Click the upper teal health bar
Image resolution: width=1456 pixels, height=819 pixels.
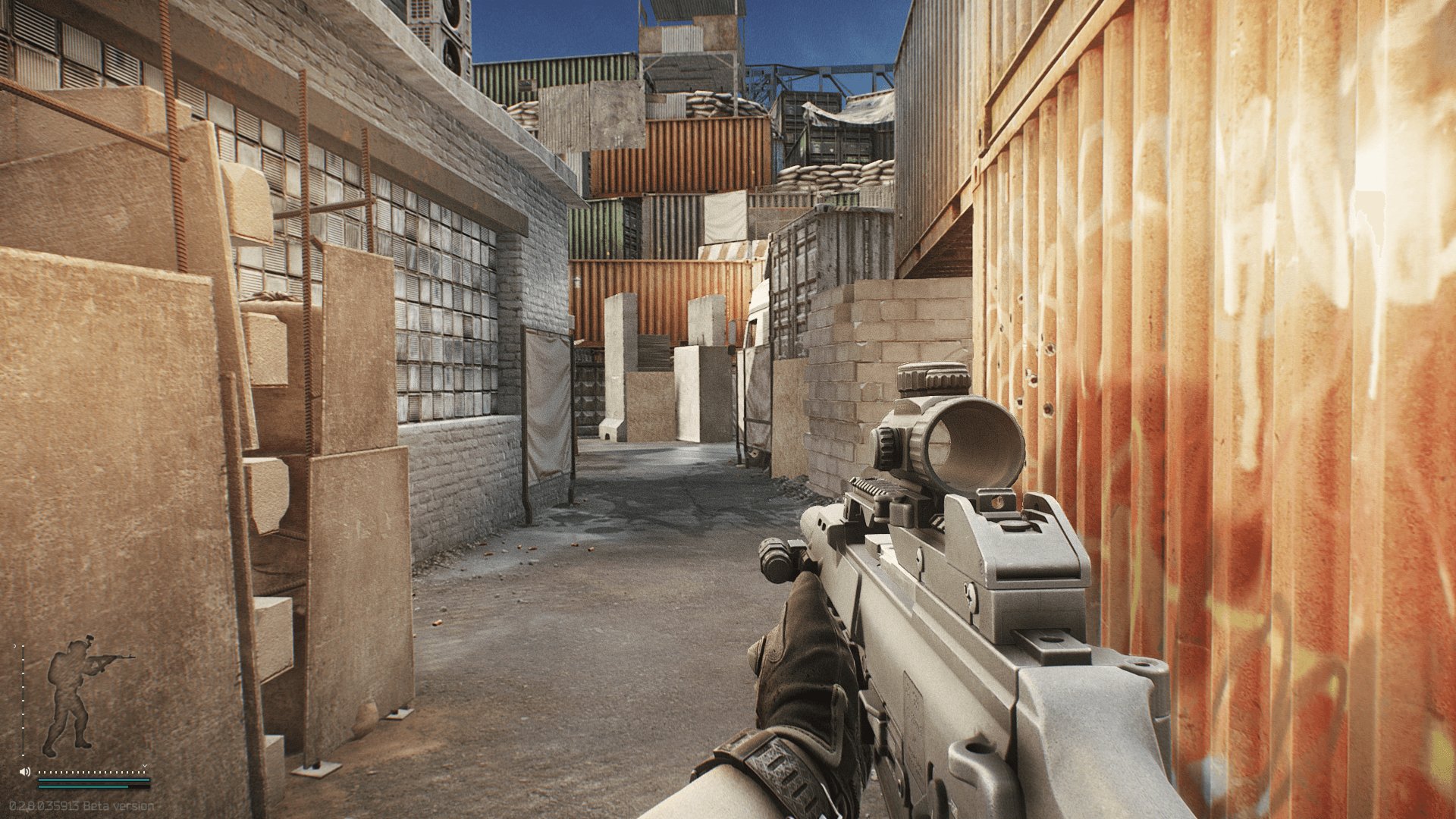(x=93, y=780)
